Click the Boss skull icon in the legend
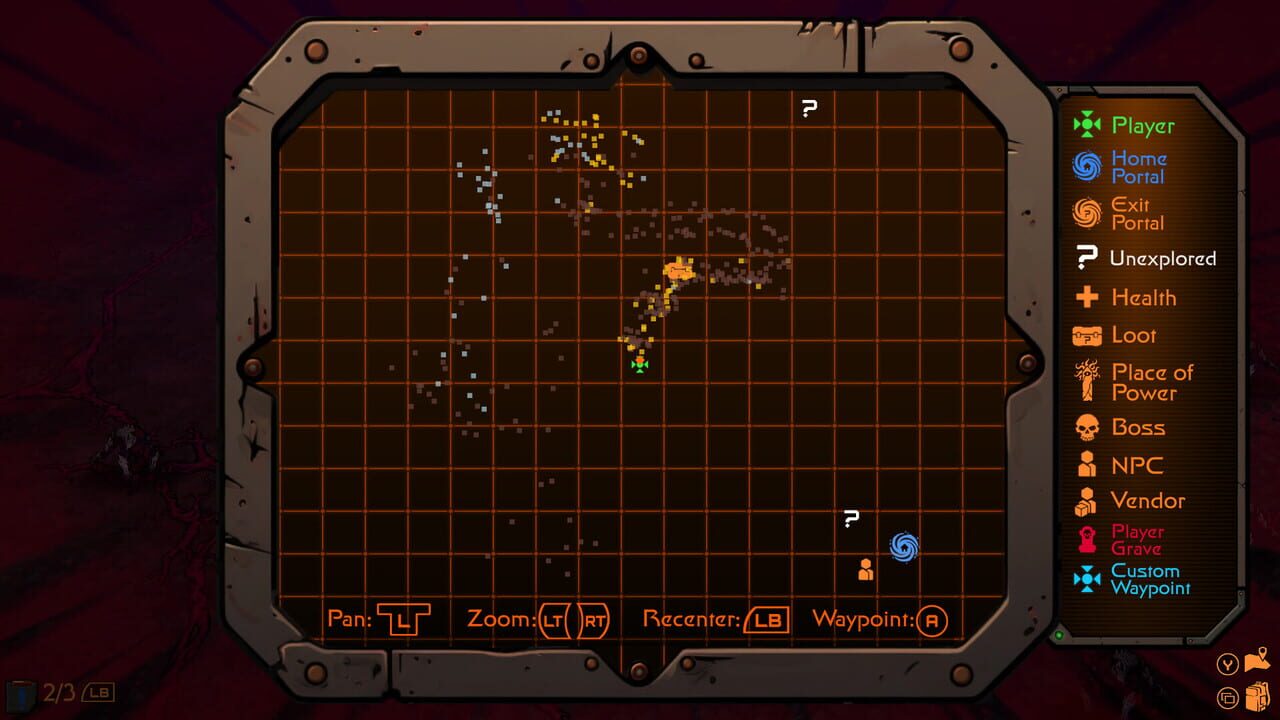Screen dimensions: 1280x720 [1087, 427]
